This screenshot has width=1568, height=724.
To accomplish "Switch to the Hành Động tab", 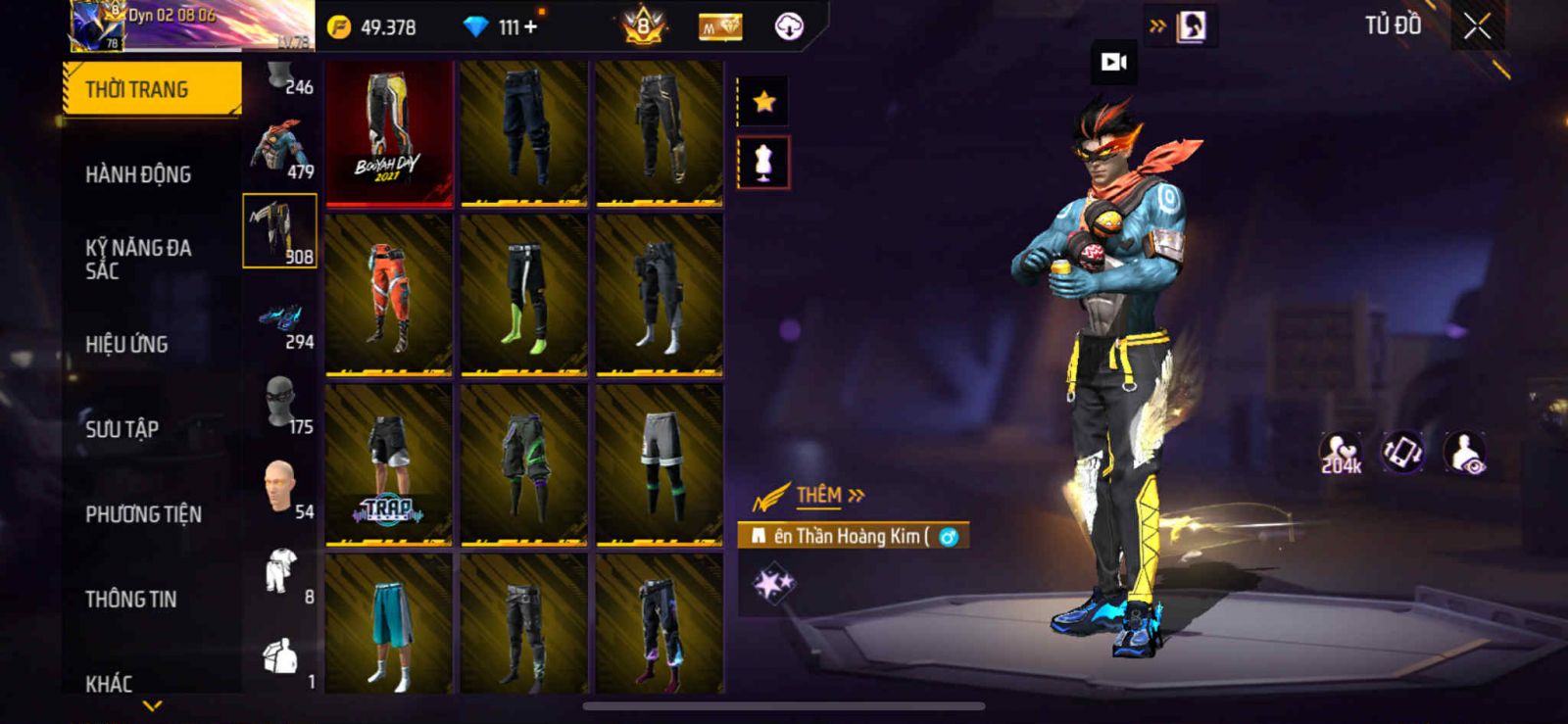I will point(138,174).
